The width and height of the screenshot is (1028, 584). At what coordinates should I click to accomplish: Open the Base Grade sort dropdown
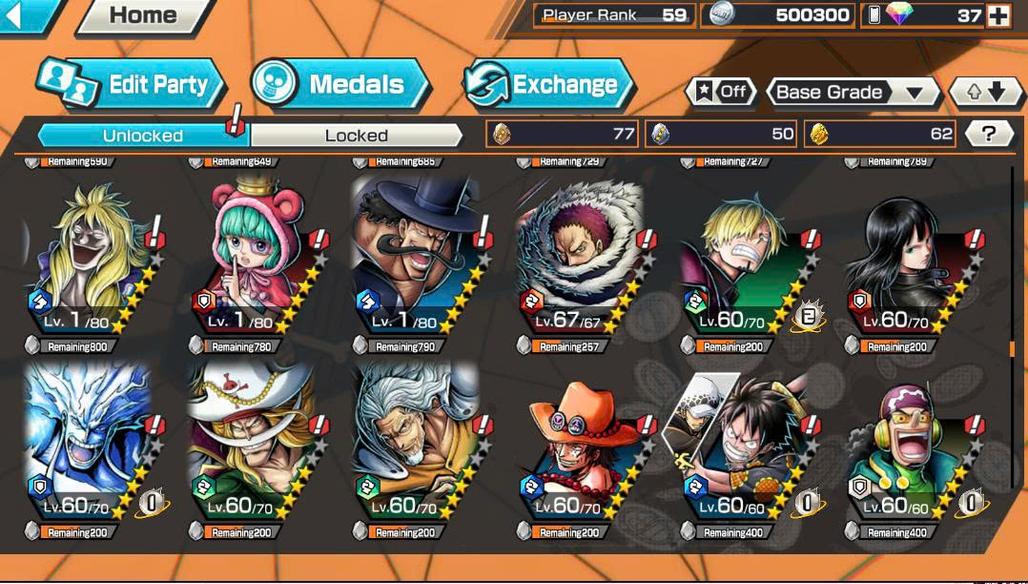[852, 92]
